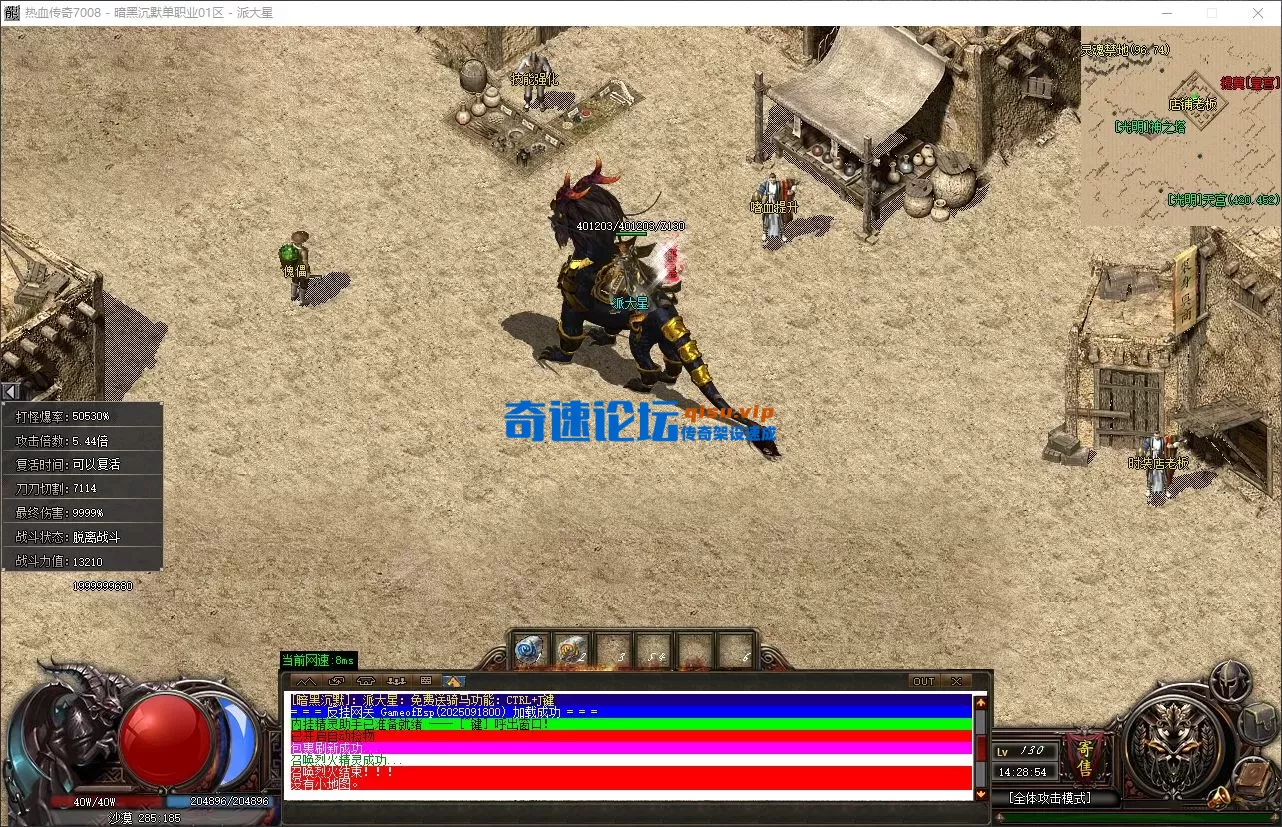Collapse the stats panel using the left arrow
The image size is (1282, 827).
pyautogui.click(x=10, y=390)
